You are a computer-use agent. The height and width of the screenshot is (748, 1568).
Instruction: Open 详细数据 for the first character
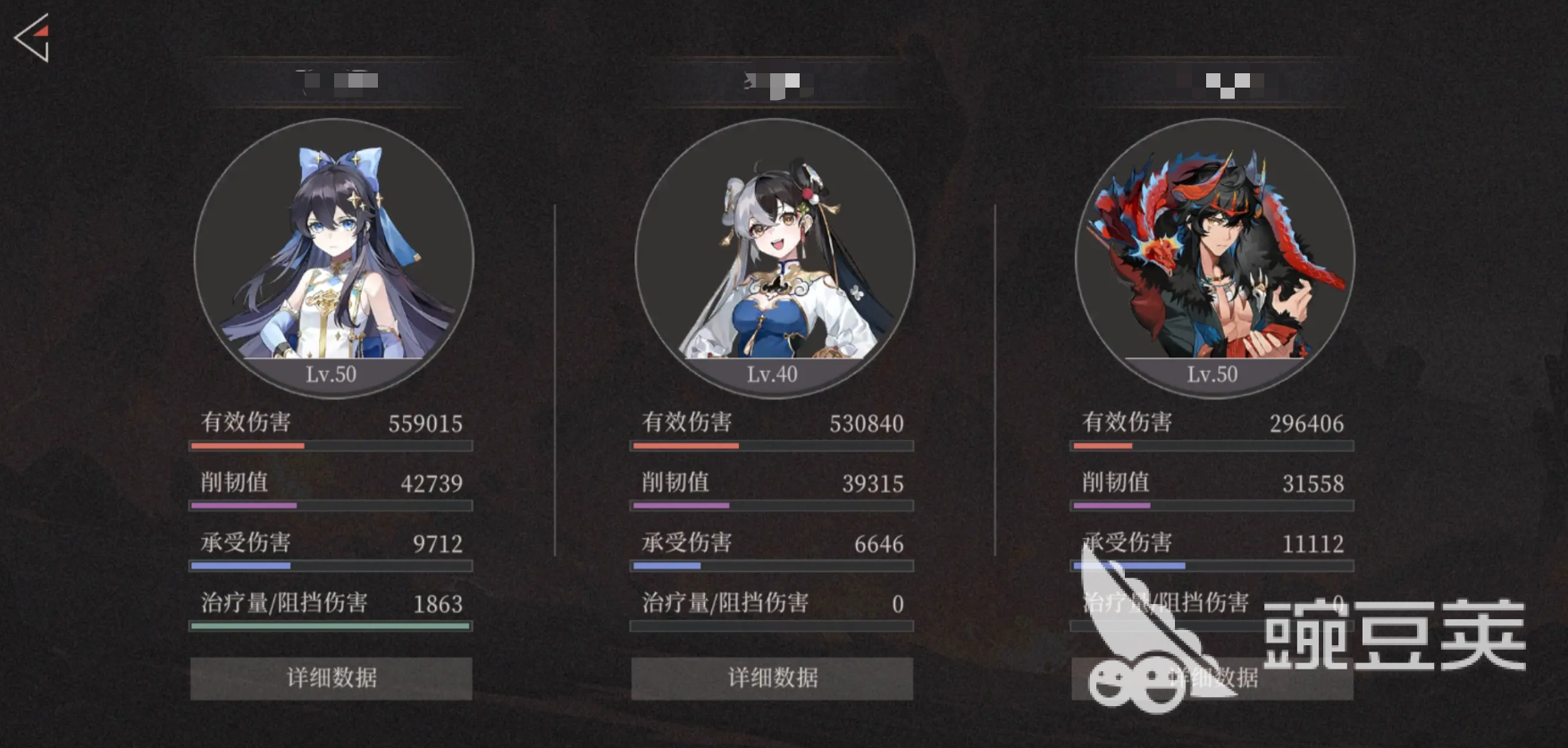(x=331, y=678)
